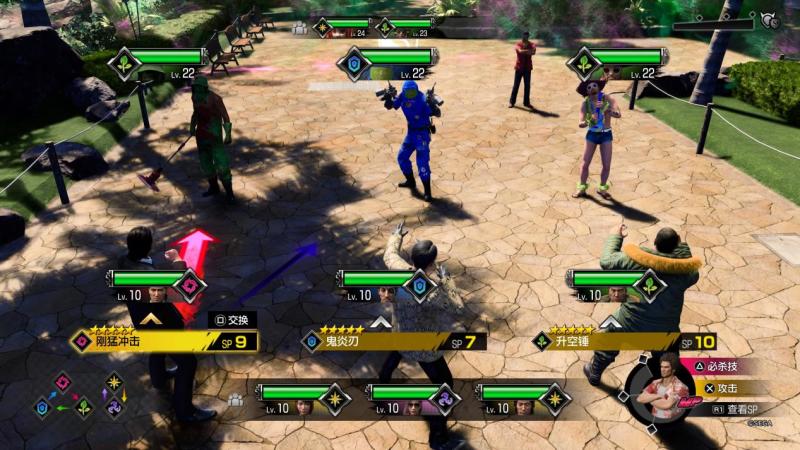Select the enemy reserve card at Lv. 24

coord(343,27)
